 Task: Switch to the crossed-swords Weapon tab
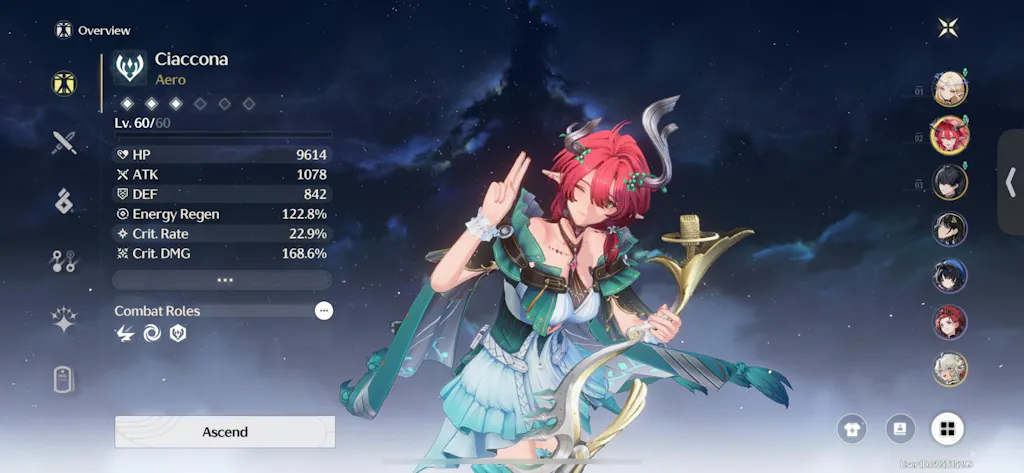65,142
